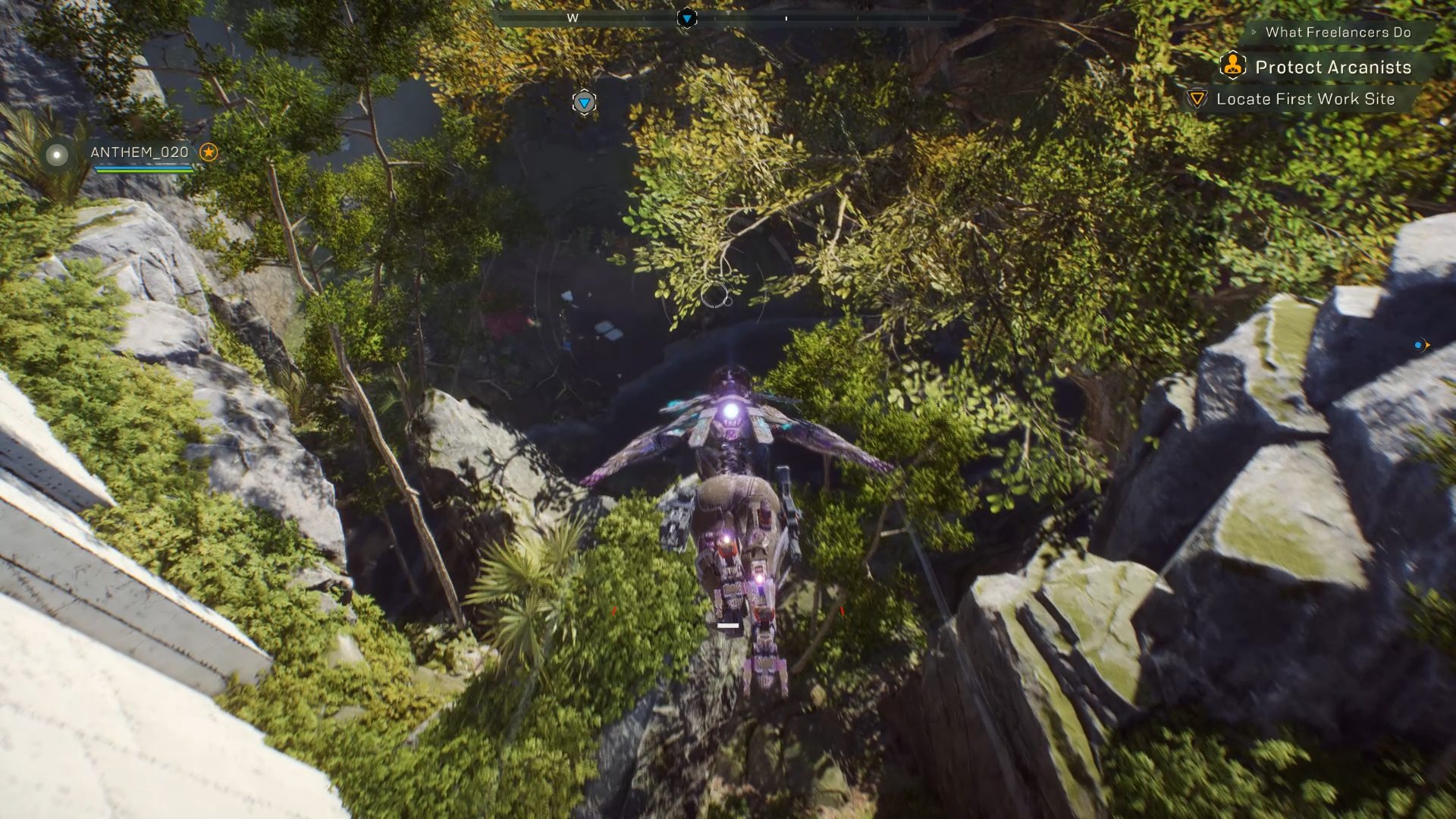The image size is (1456, 819).
Task: Select the W heading label on the compass
Action: pyautogui.click(x=573, y=16)
